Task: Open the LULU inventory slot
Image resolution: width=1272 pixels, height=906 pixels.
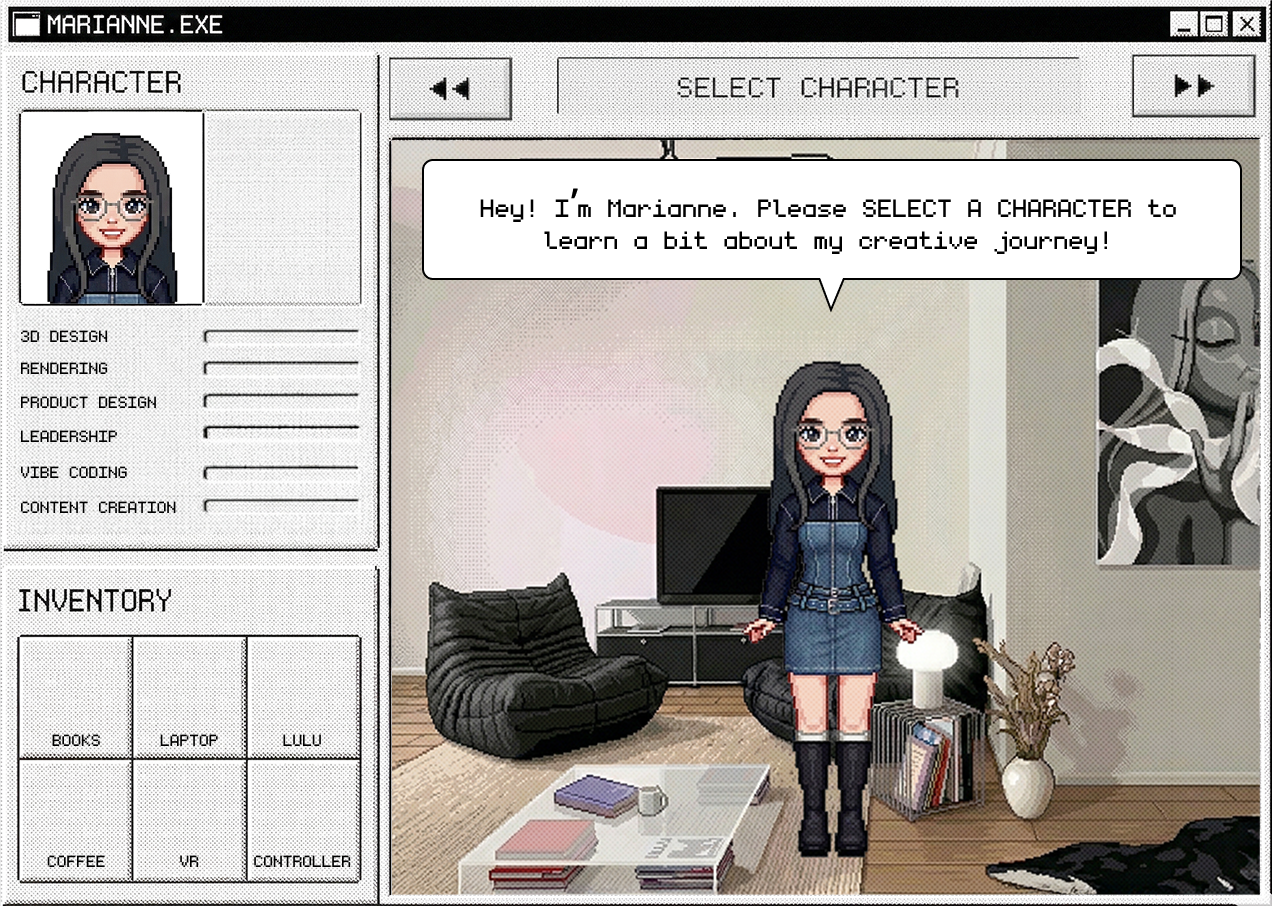Action: (x=302, y=697)
